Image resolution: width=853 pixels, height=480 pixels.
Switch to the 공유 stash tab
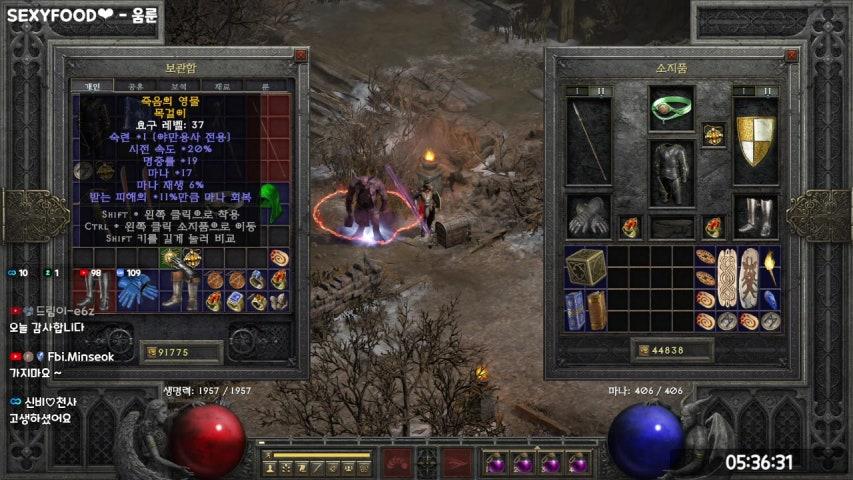[135, 87]
